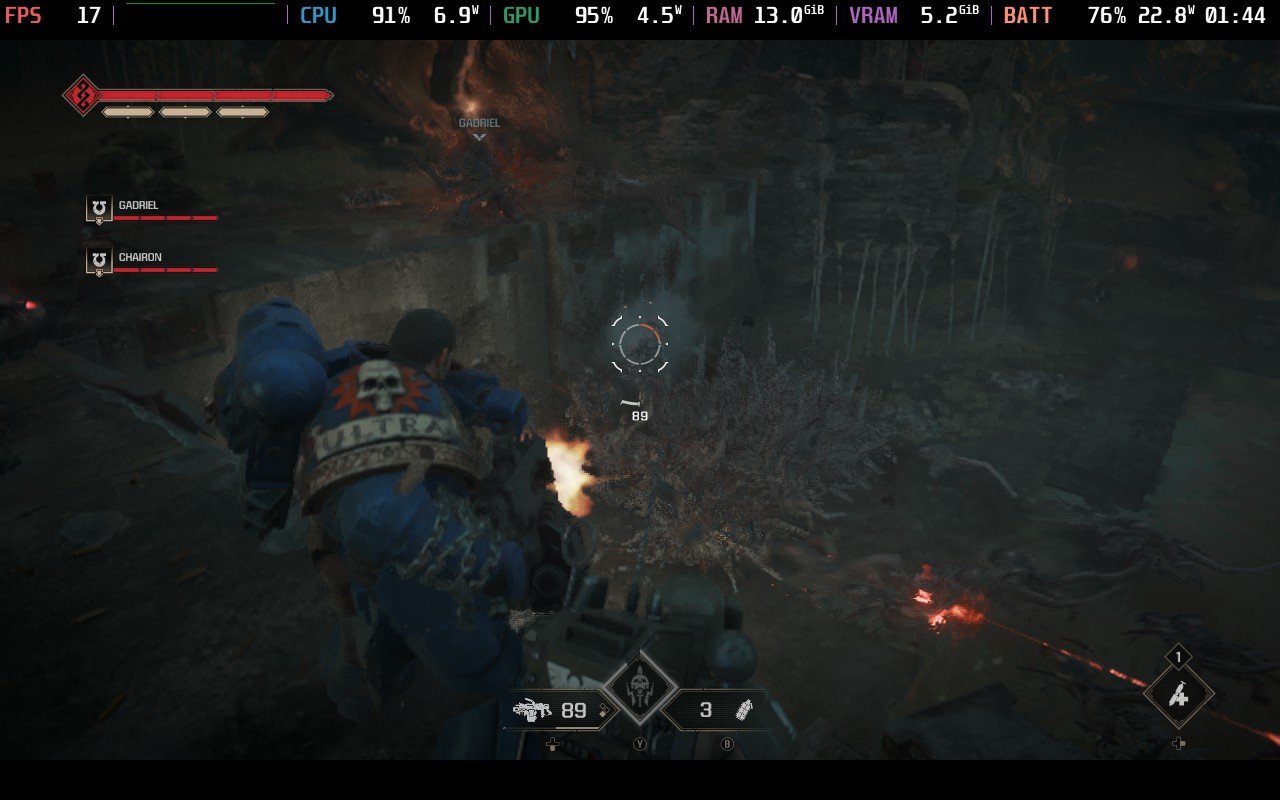Expand the ammo counter diamond panel
Image resolution: width=1280 pixels, height=800 pixels.
[573, 712]
